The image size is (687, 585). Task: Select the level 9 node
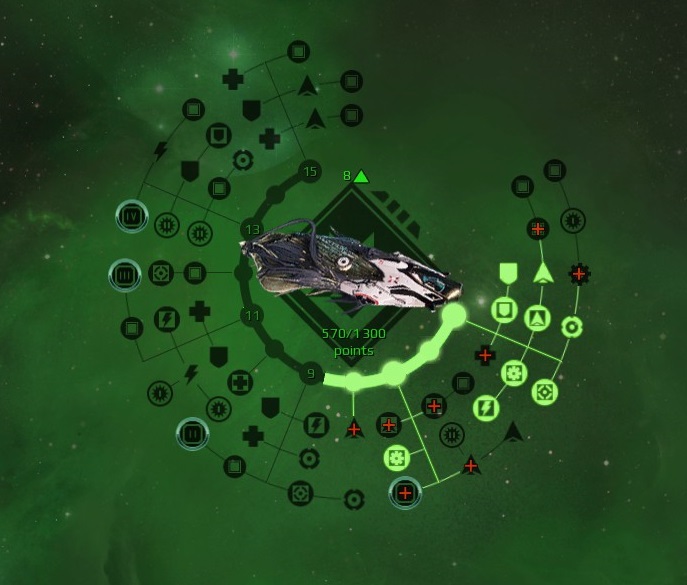[310, 375]
